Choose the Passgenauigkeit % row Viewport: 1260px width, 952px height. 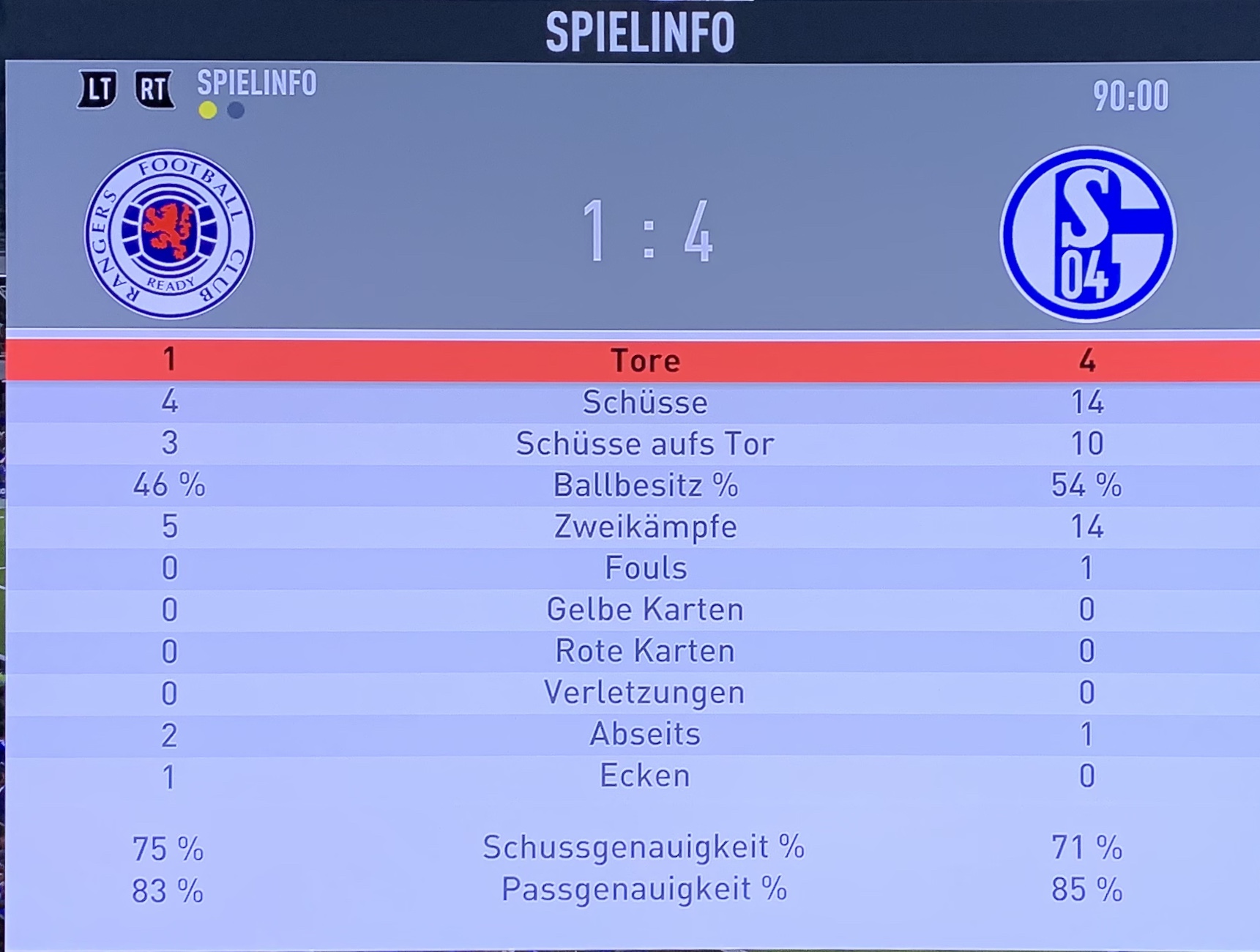644,890
